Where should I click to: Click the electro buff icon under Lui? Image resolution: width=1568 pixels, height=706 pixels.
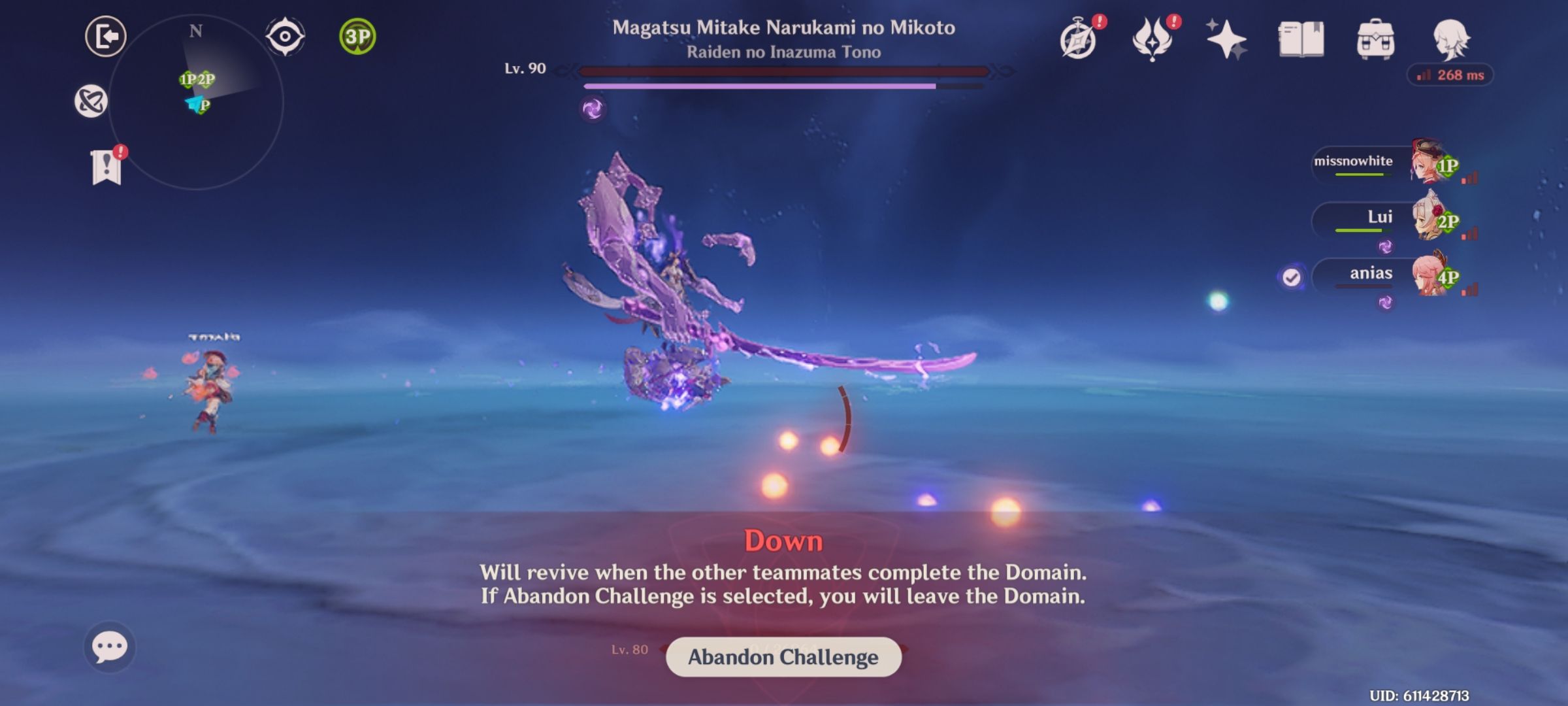1384,246
